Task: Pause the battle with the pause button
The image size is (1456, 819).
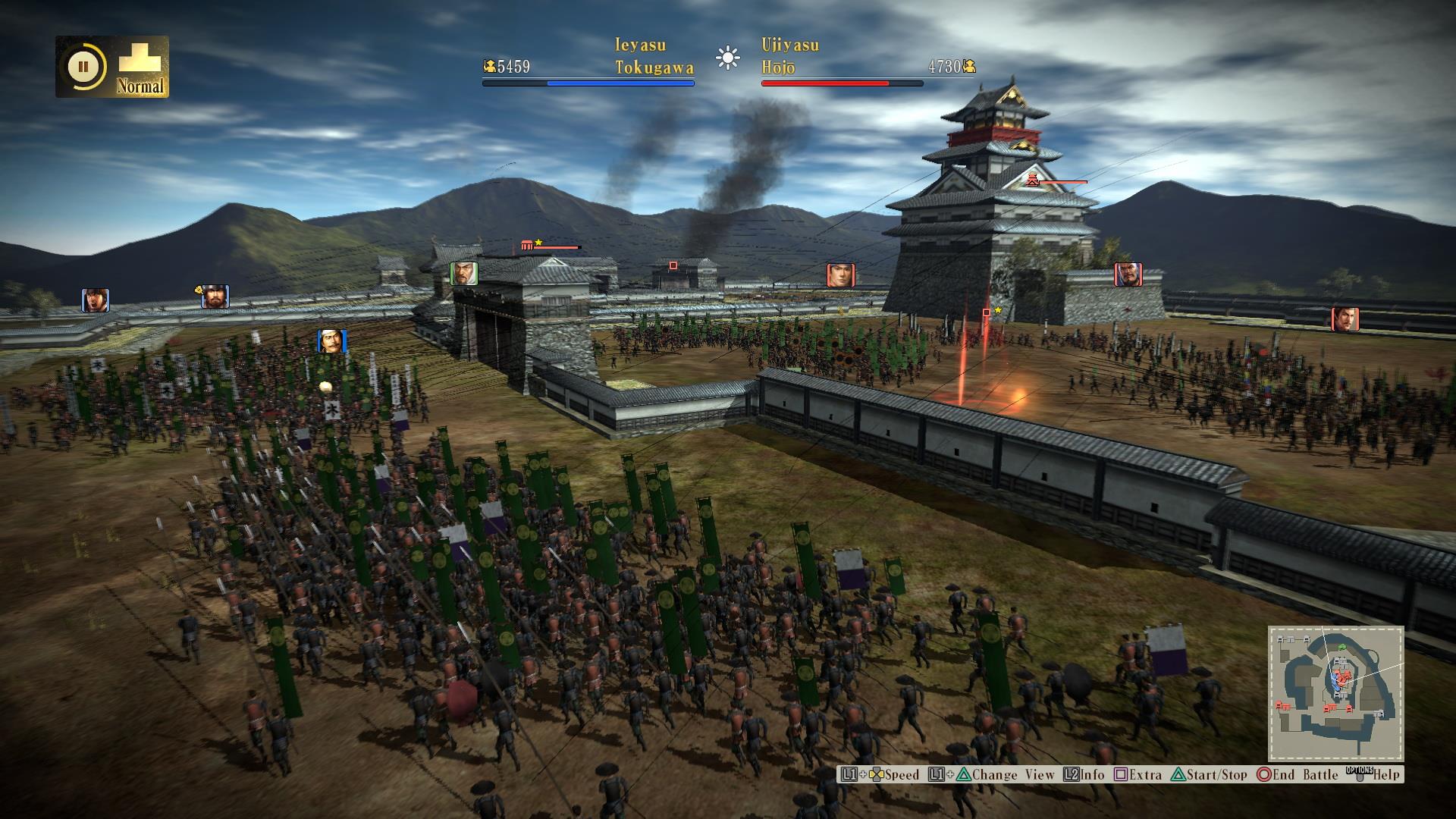Action: pos(83,66)
